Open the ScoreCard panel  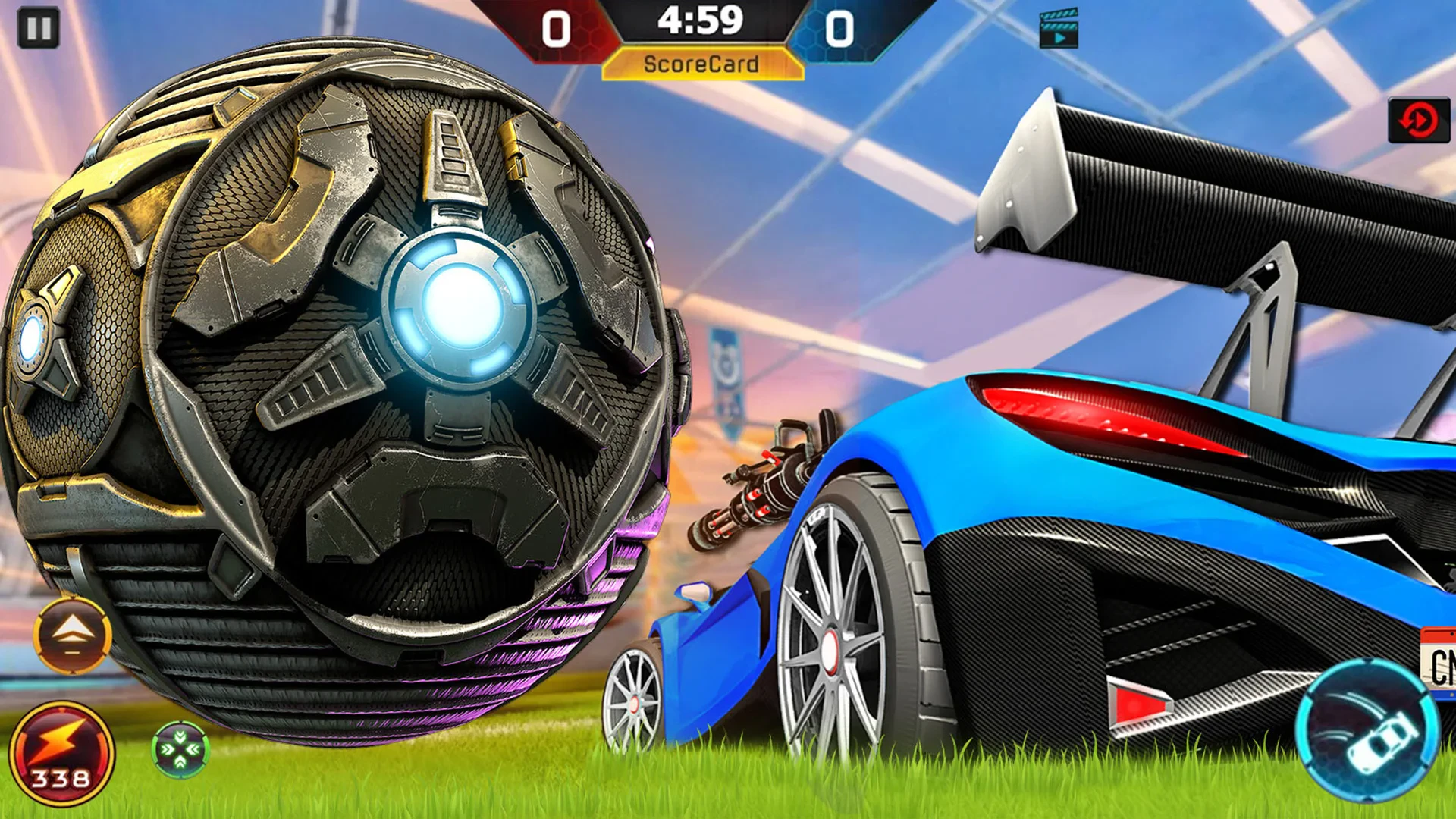(x=701, y=64)
